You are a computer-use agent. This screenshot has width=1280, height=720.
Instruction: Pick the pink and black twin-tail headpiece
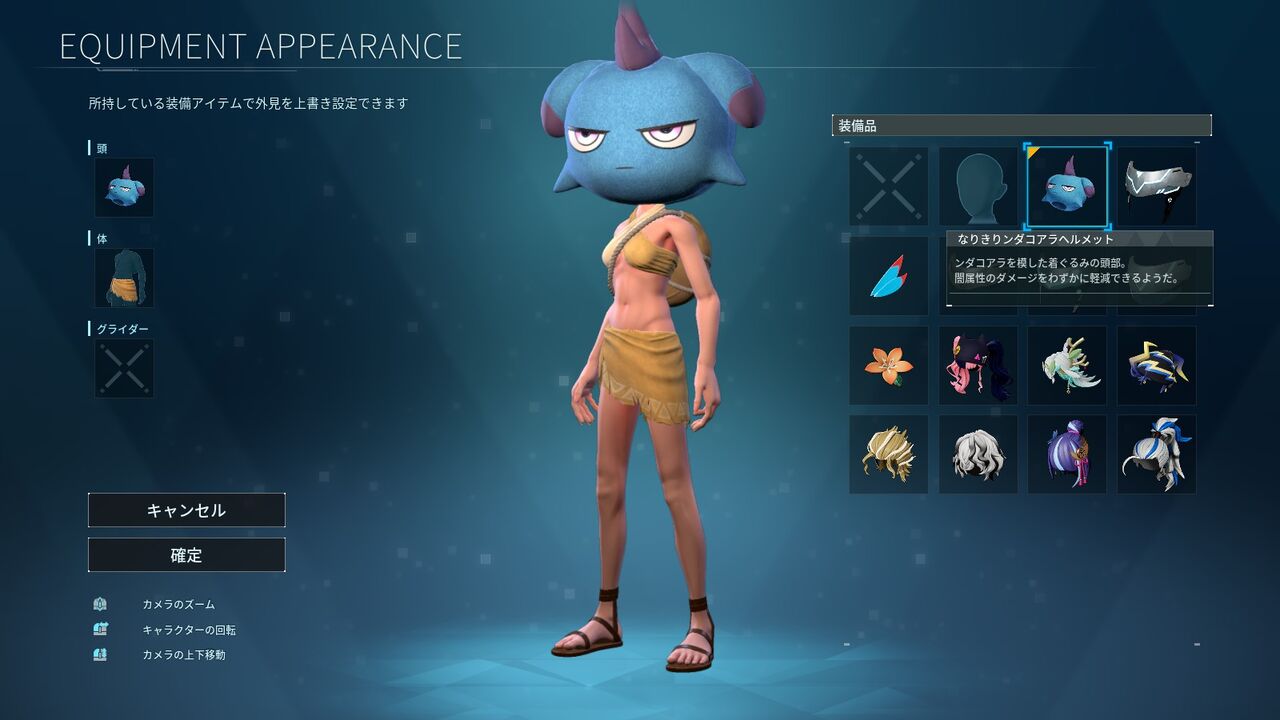pyautogui.click(x=978, y=365)
